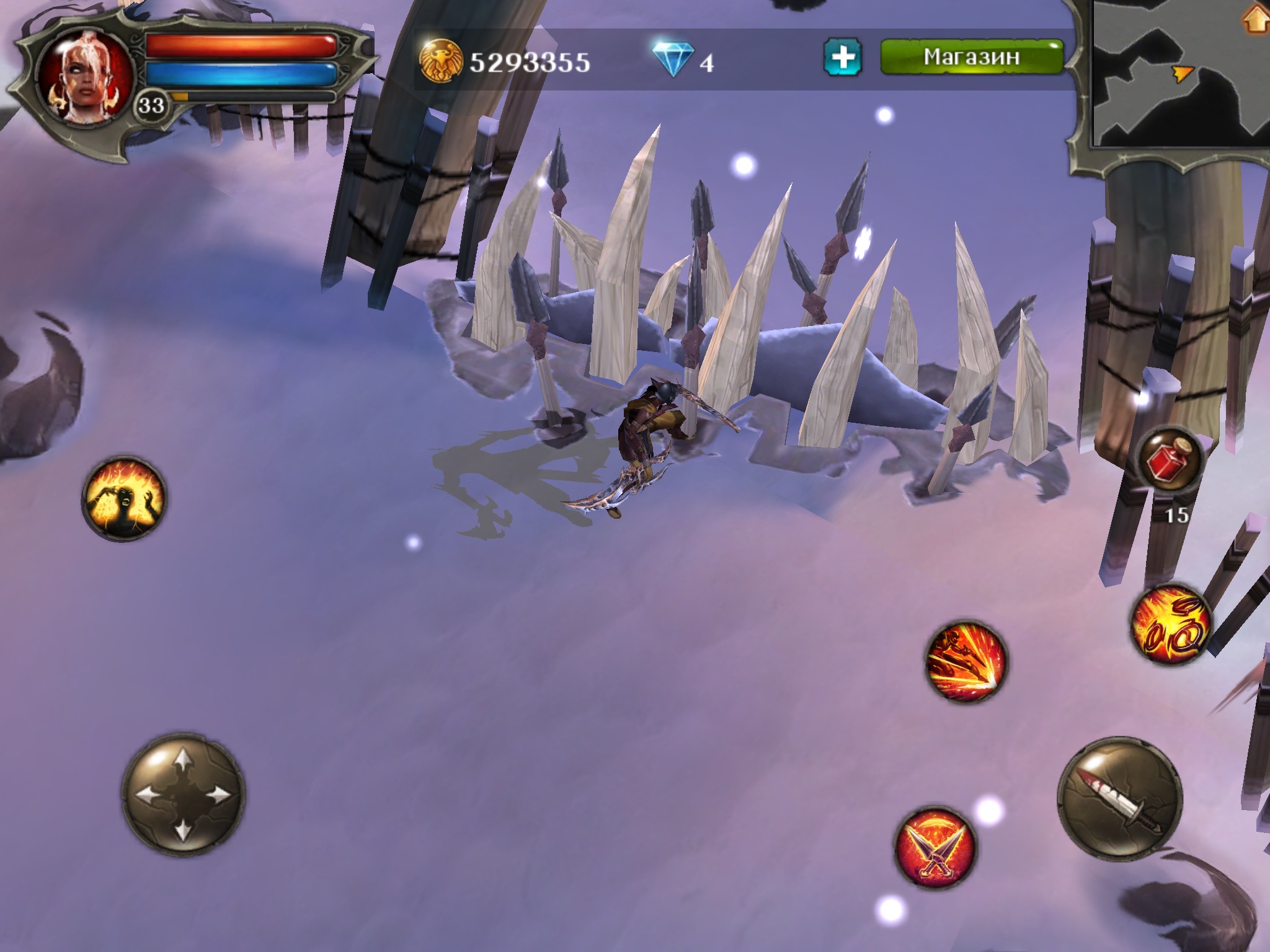Tap the plus button to add gems
This screenshot has width=1270, height=952.
[843, 58]
